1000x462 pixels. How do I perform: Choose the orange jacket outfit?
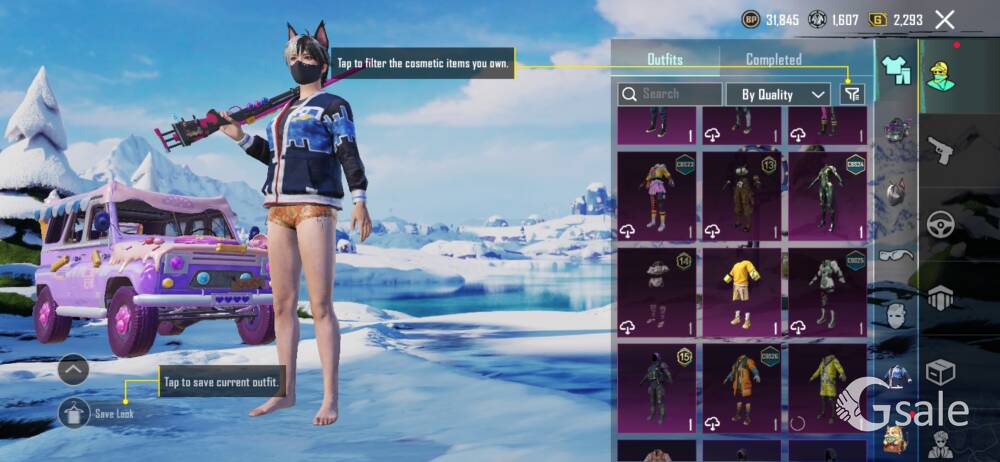pyautogui.click(x=742, y=388)
